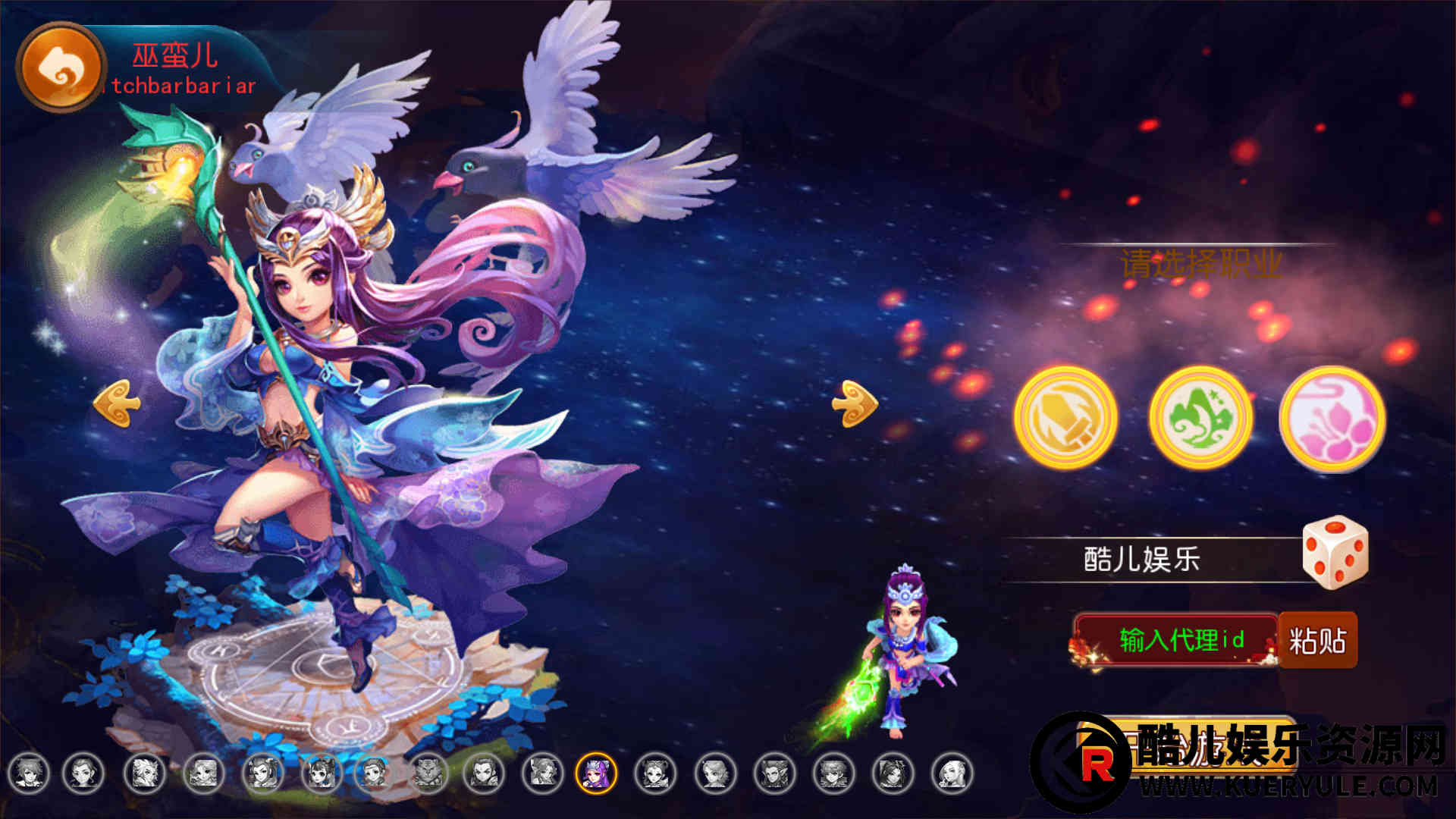Choose the hammer class icon
Screen dimensions: 1456x819
[x=1065, y=418]
